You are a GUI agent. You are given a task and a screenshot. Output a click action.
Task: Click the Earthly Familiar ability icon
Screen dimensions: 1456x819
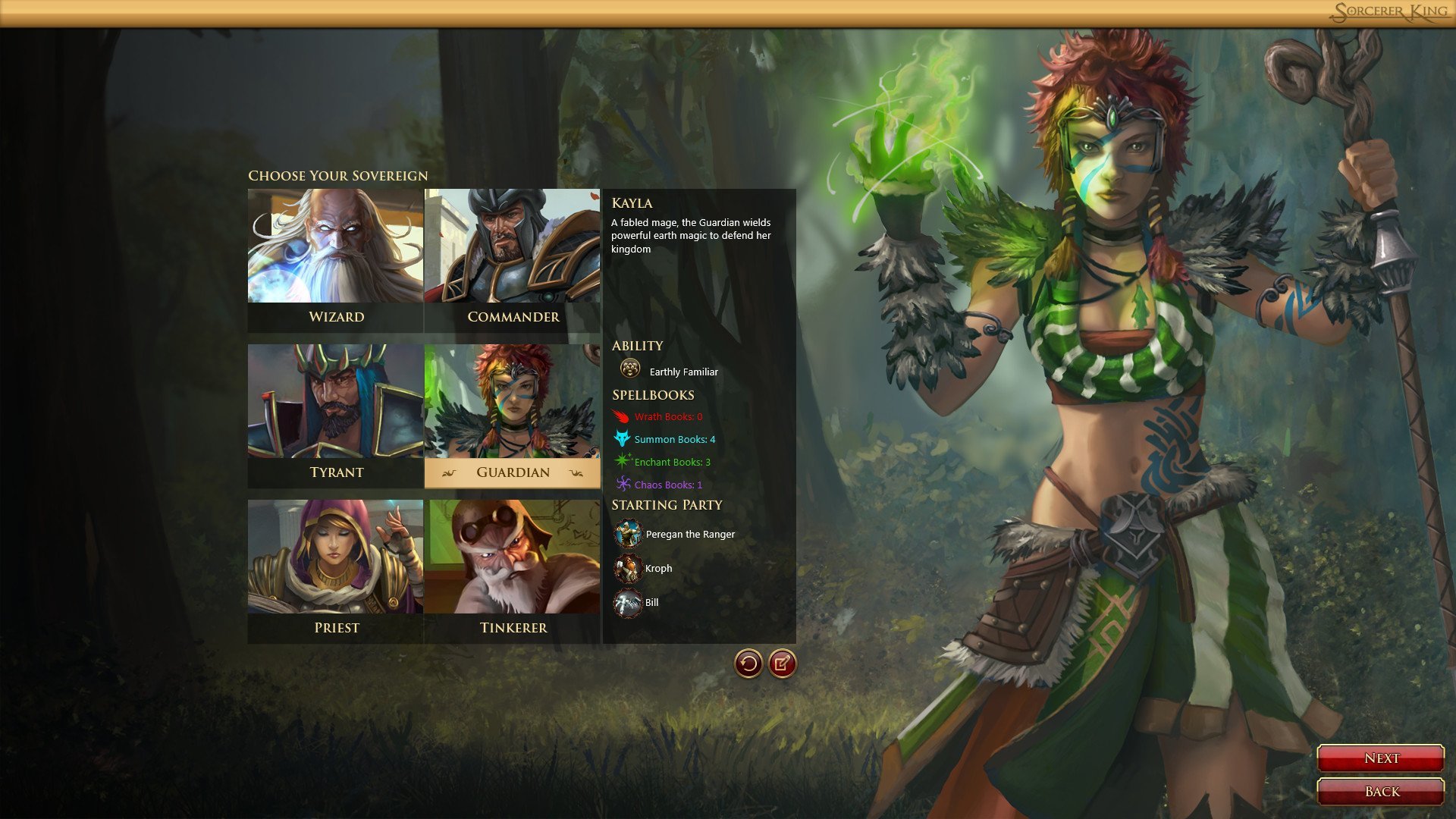coord(629,369)
